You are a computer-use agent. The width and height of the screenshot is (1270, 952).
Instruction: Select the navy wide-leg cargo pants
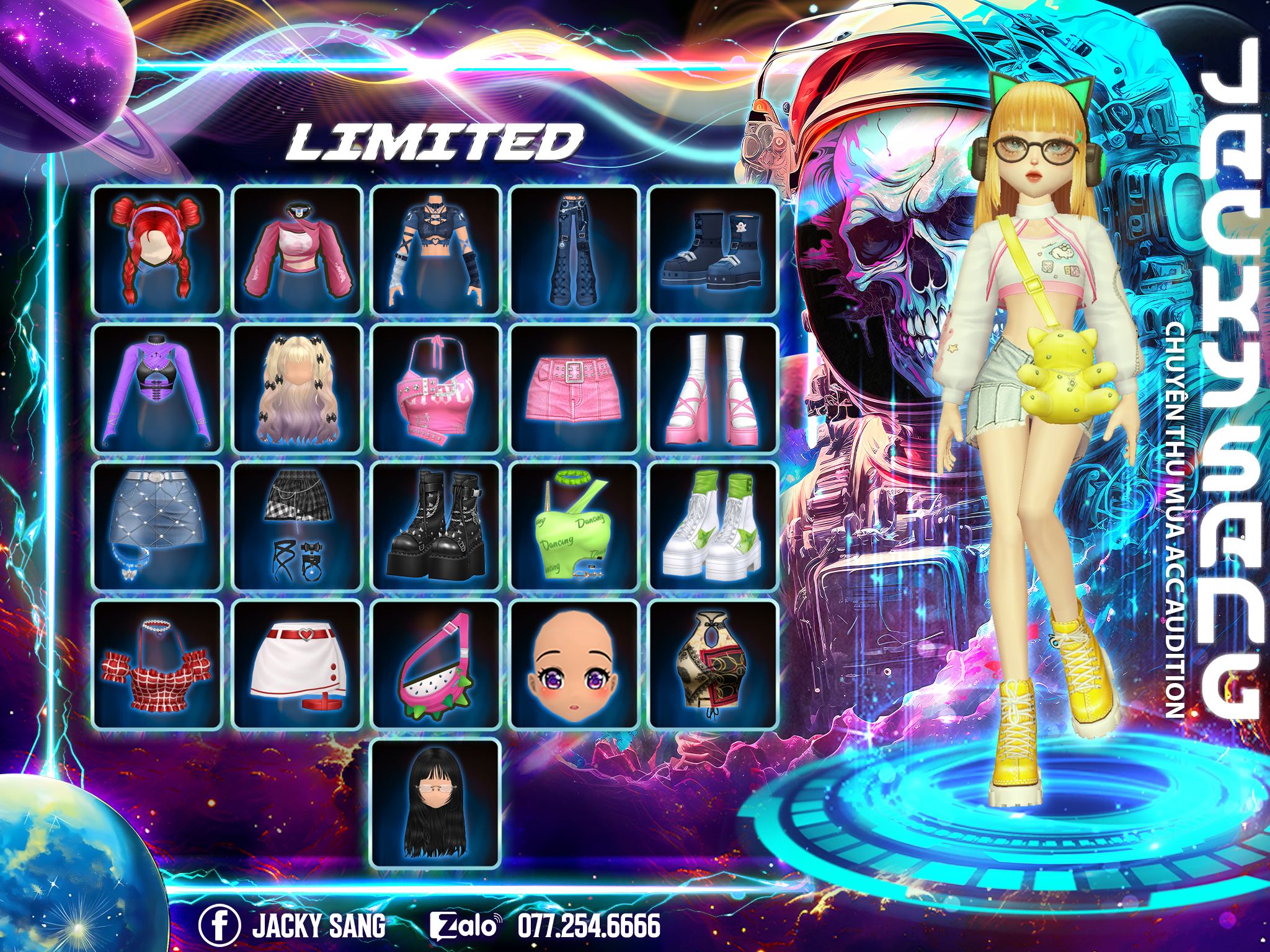tap(574, 250)
